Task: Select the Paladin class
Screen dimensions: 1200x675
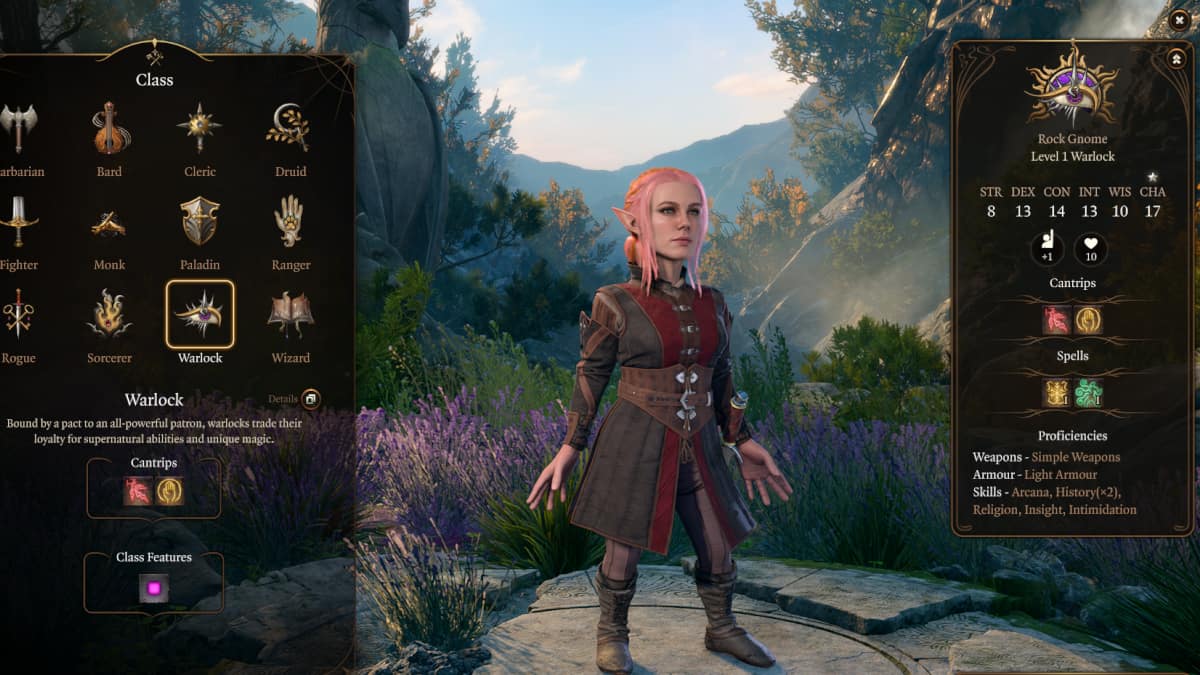Action: click(200, 221)
